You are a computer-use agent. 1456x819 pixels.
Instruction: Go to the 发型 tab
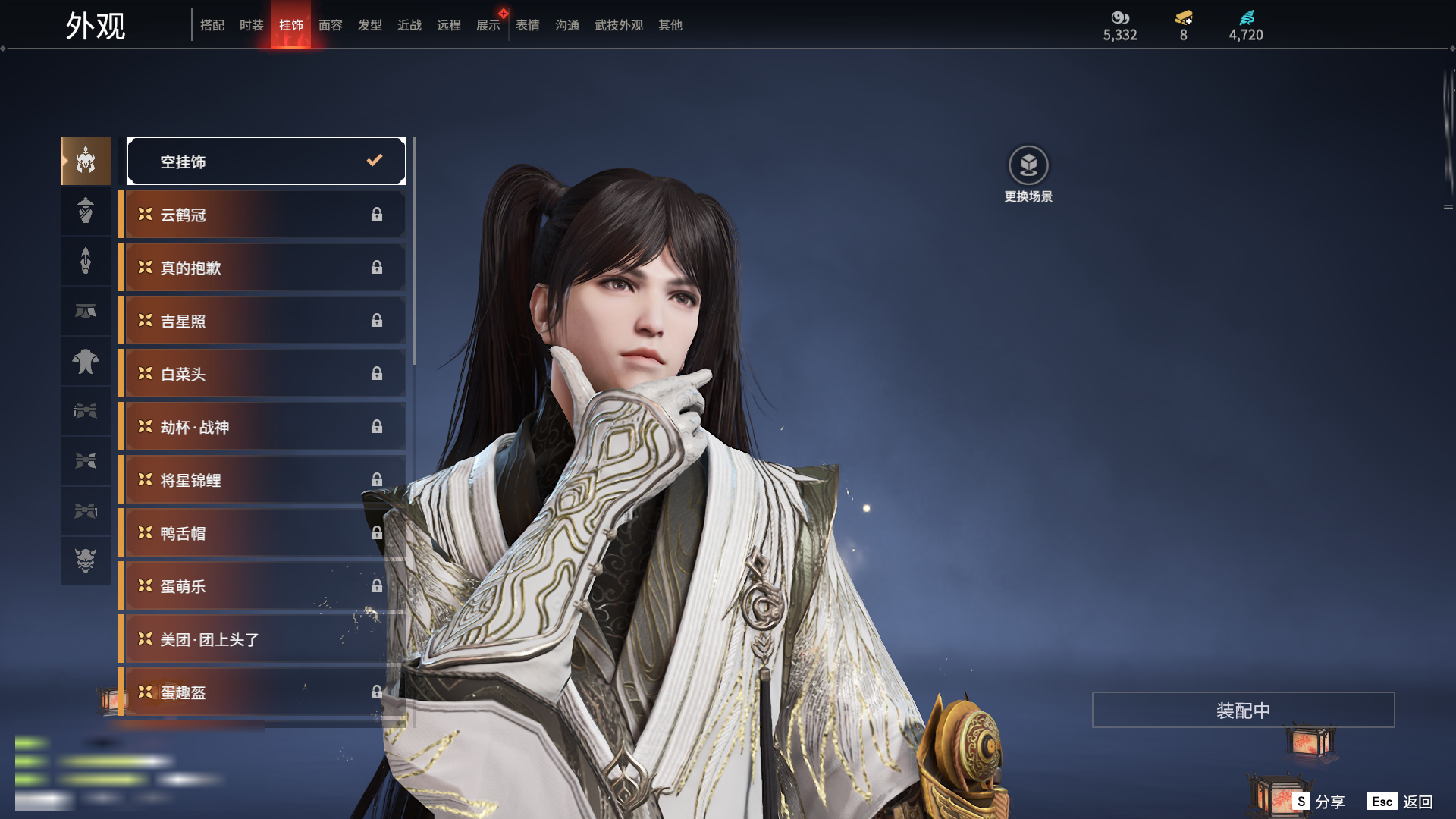tap(369, 25)
